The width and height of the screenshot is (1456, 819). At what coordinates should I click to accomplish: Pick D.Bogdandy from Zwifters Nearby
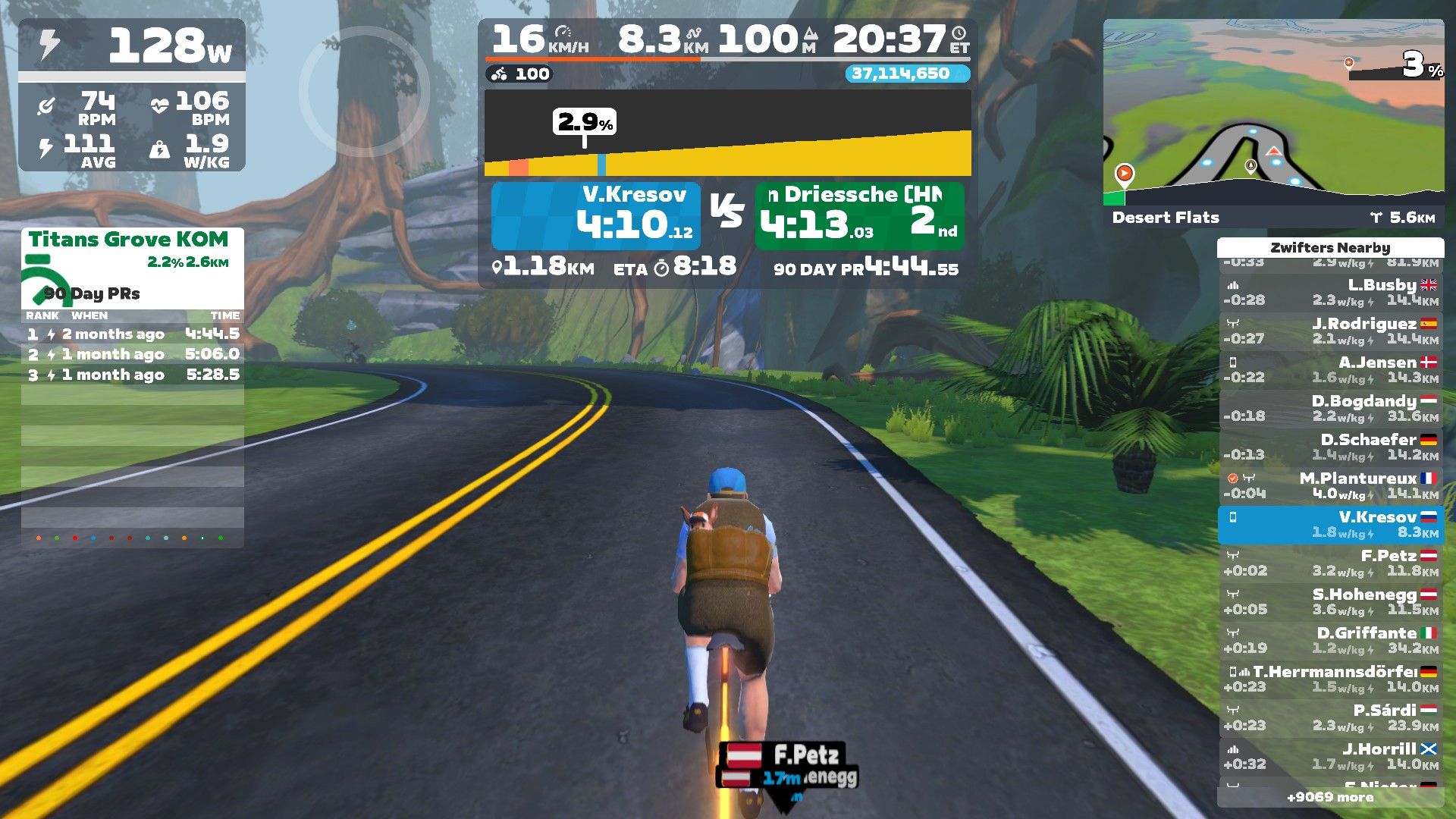(x=1331, y=409)
